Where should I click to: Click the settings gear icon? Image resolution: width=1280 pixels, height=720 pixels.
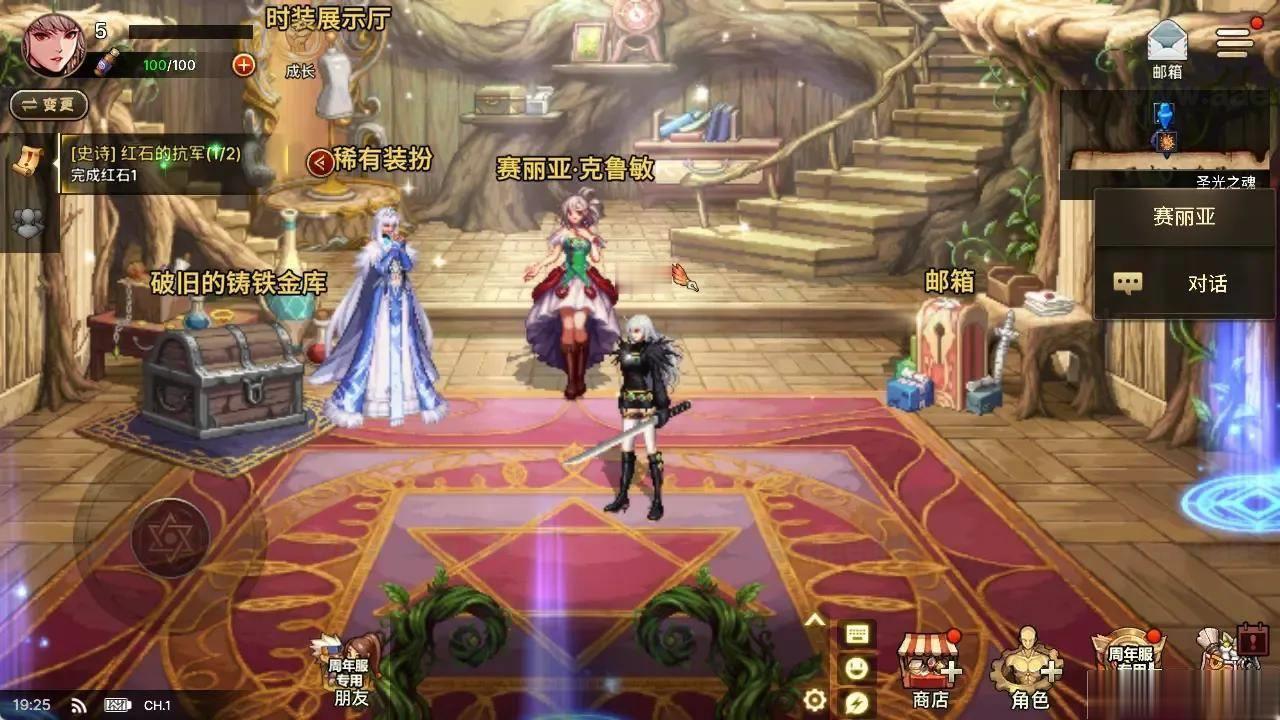[813, 700]
